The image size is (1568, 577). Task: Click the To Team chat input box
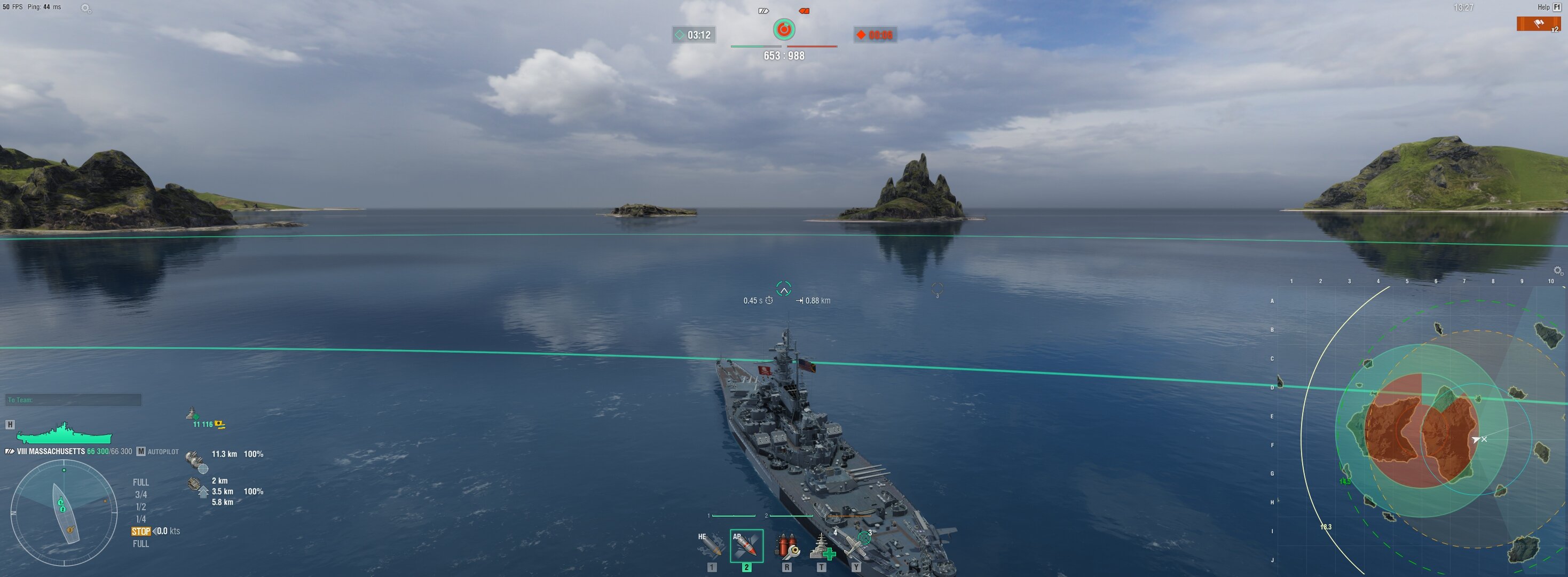click(x=73, y=400)
